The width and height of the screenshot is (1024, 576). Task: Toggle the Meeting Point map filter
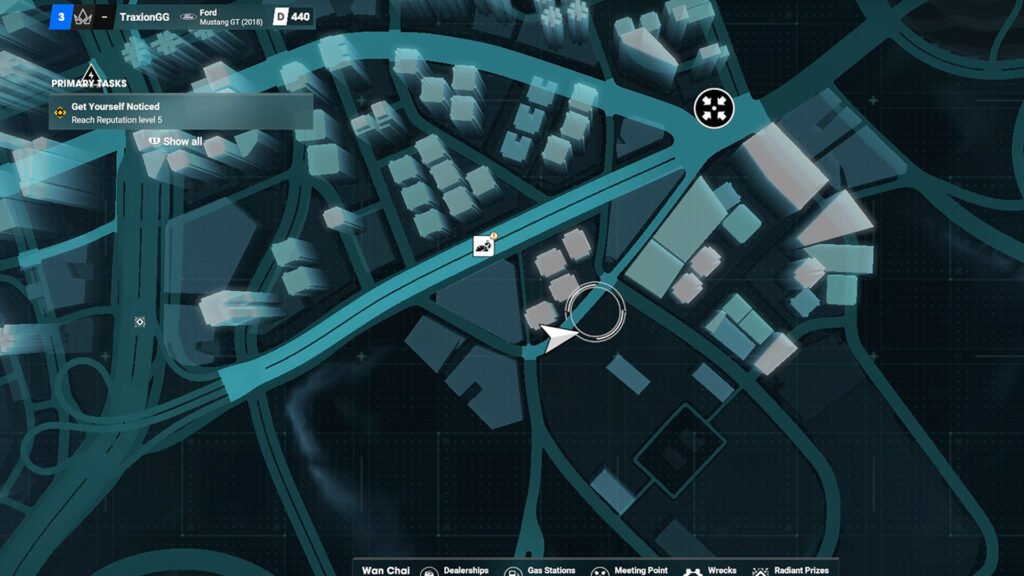tap(632, 570)
